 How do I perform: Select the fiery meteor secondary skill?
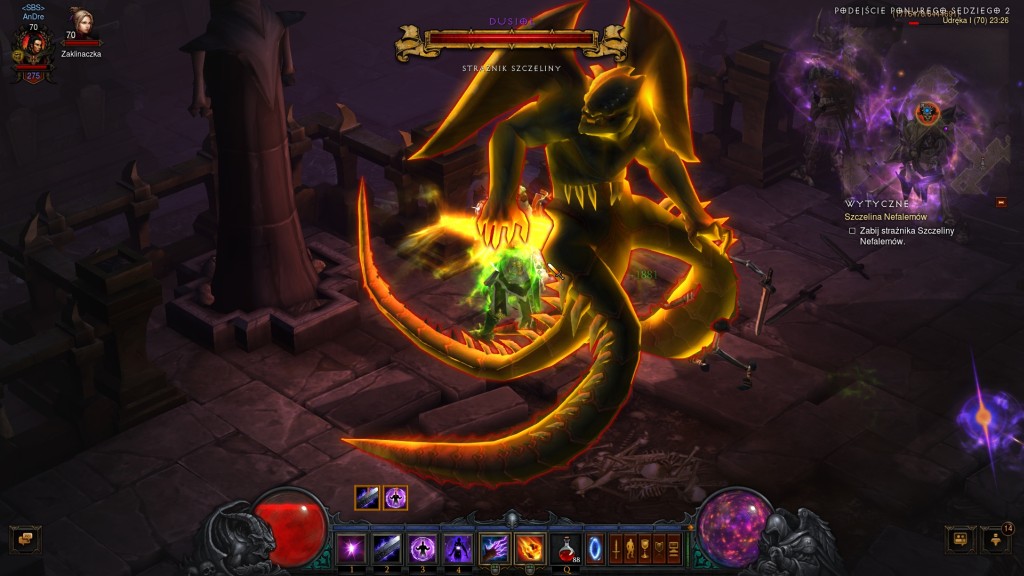(x=529, y=547)
